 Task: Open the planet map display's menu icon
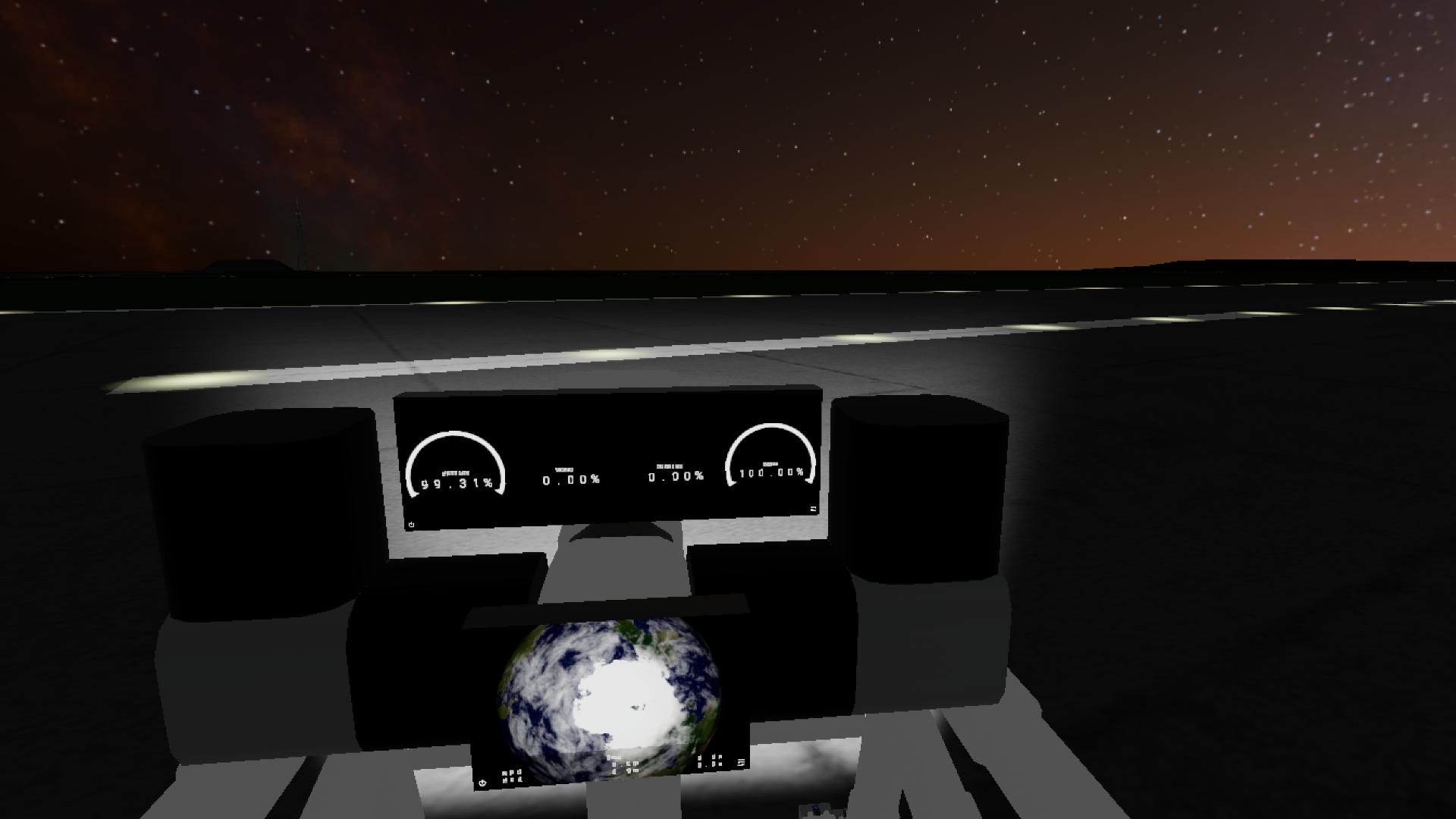tap(741, 762)
